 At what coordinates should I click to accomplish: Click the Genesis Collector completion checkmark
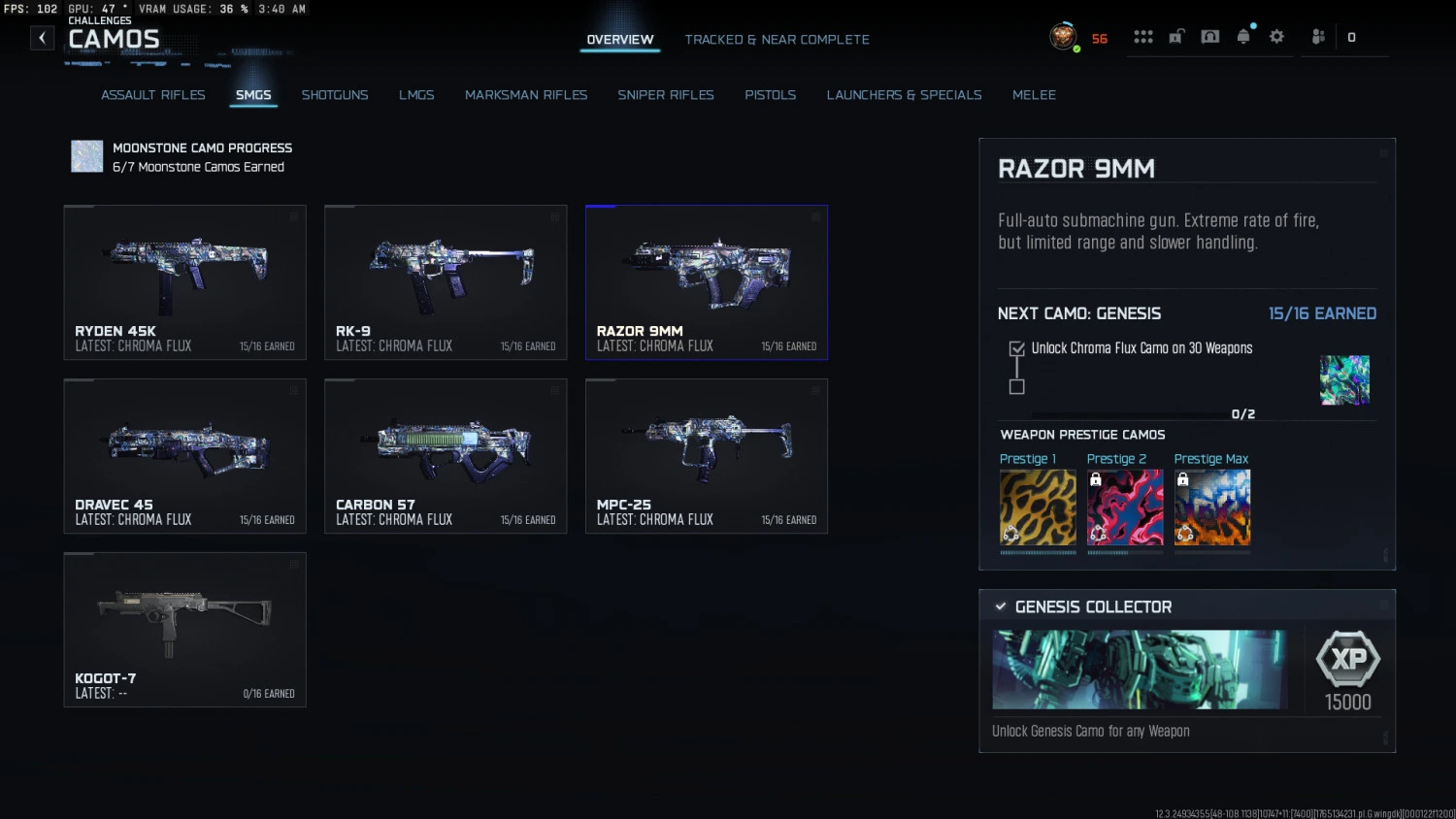[x=1001, y=606]
